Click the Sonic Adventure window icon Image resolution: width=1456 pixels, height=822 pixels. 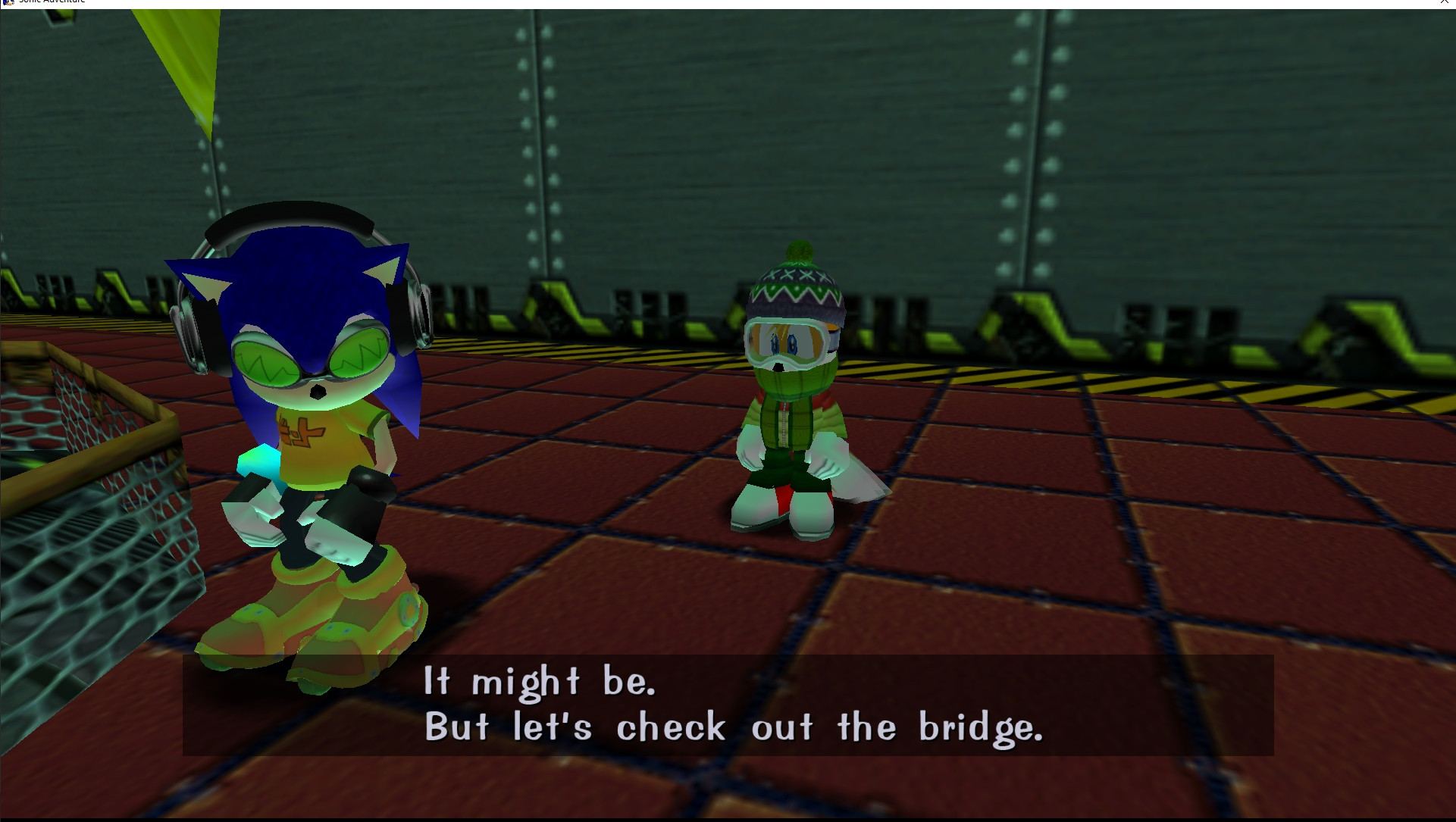click(9, 2)
